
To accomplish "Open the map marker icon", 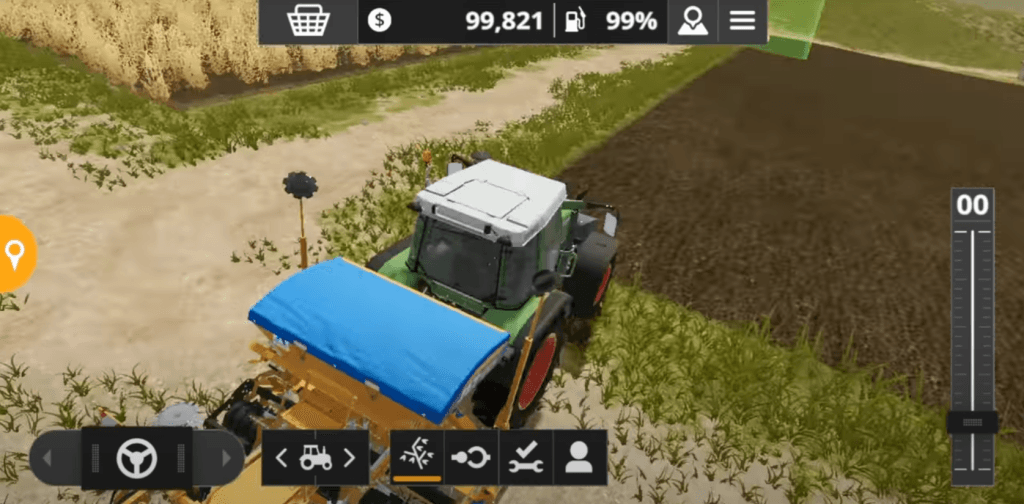I will click(692, 21).
